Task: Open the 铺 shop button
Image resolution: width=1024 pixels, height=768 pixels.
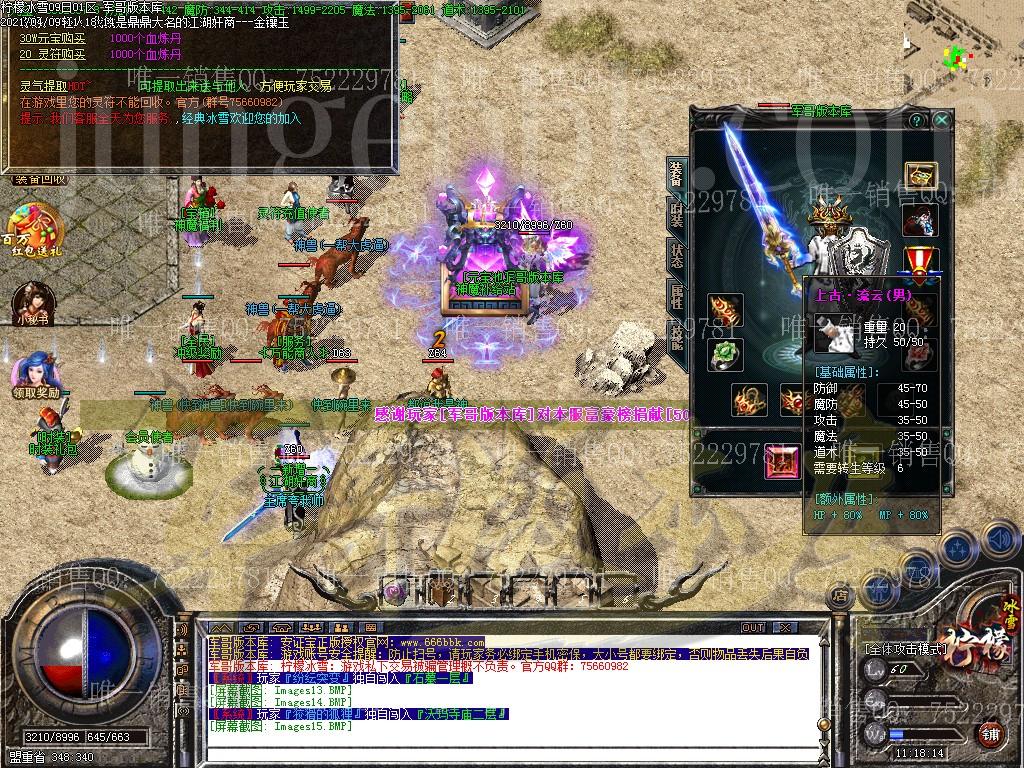Action: pyautogui.click(x=989, y=733)
